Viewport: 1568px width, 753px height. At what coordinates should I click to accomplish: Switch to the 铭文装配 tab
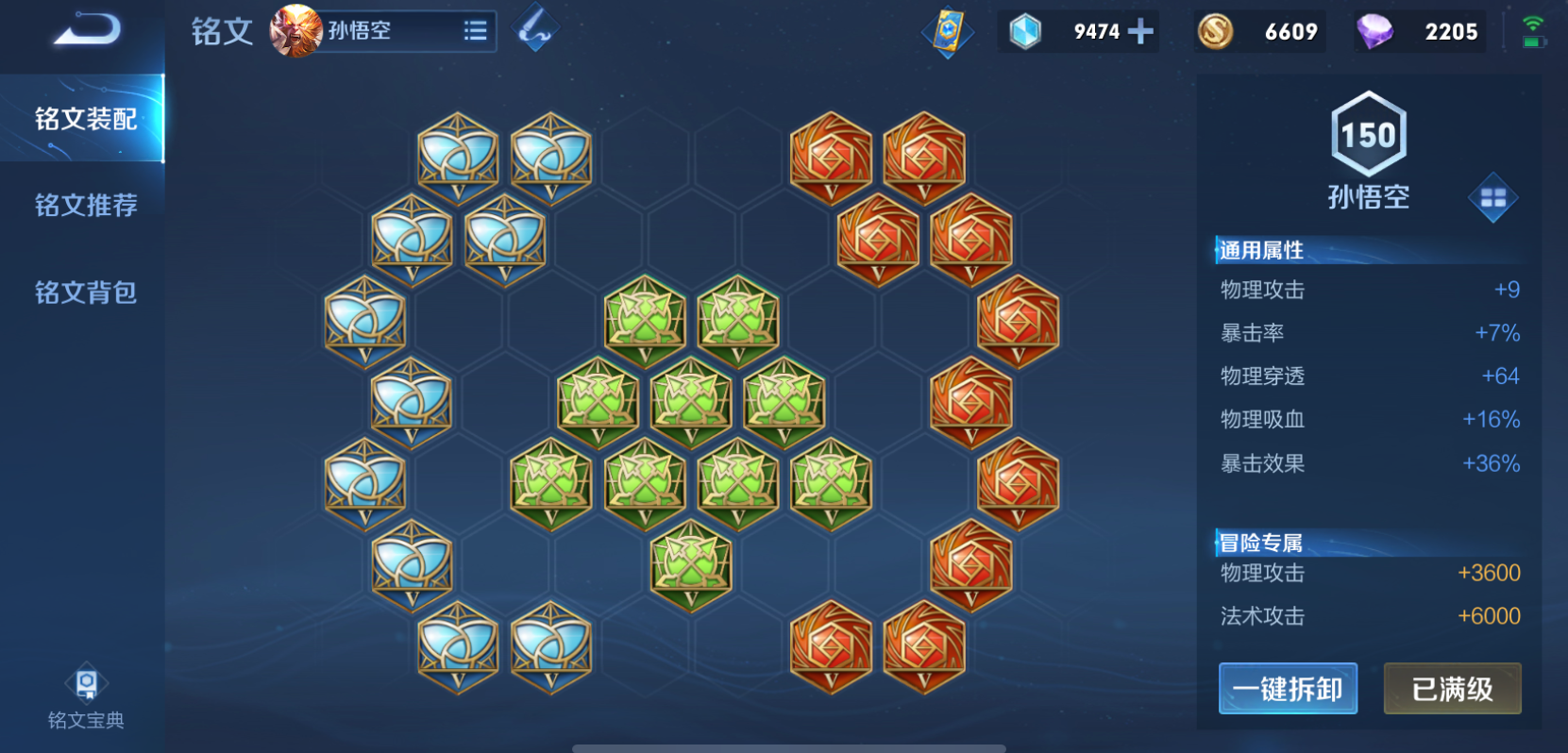pyautogui.click(x=86, y=119)
